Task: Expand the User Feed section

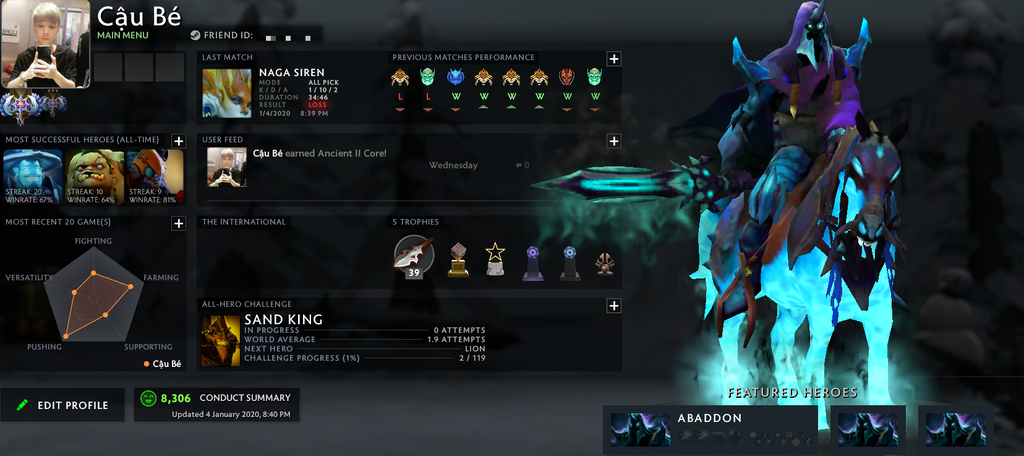Action: click(x=614, y=141)
